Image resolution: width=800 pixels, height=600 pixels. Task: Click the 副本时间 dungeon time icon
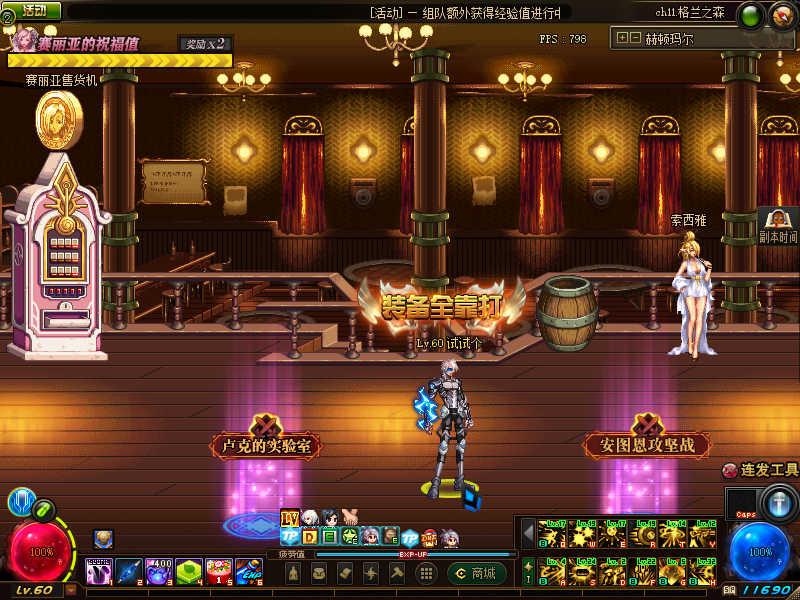[x=778, y=226]
